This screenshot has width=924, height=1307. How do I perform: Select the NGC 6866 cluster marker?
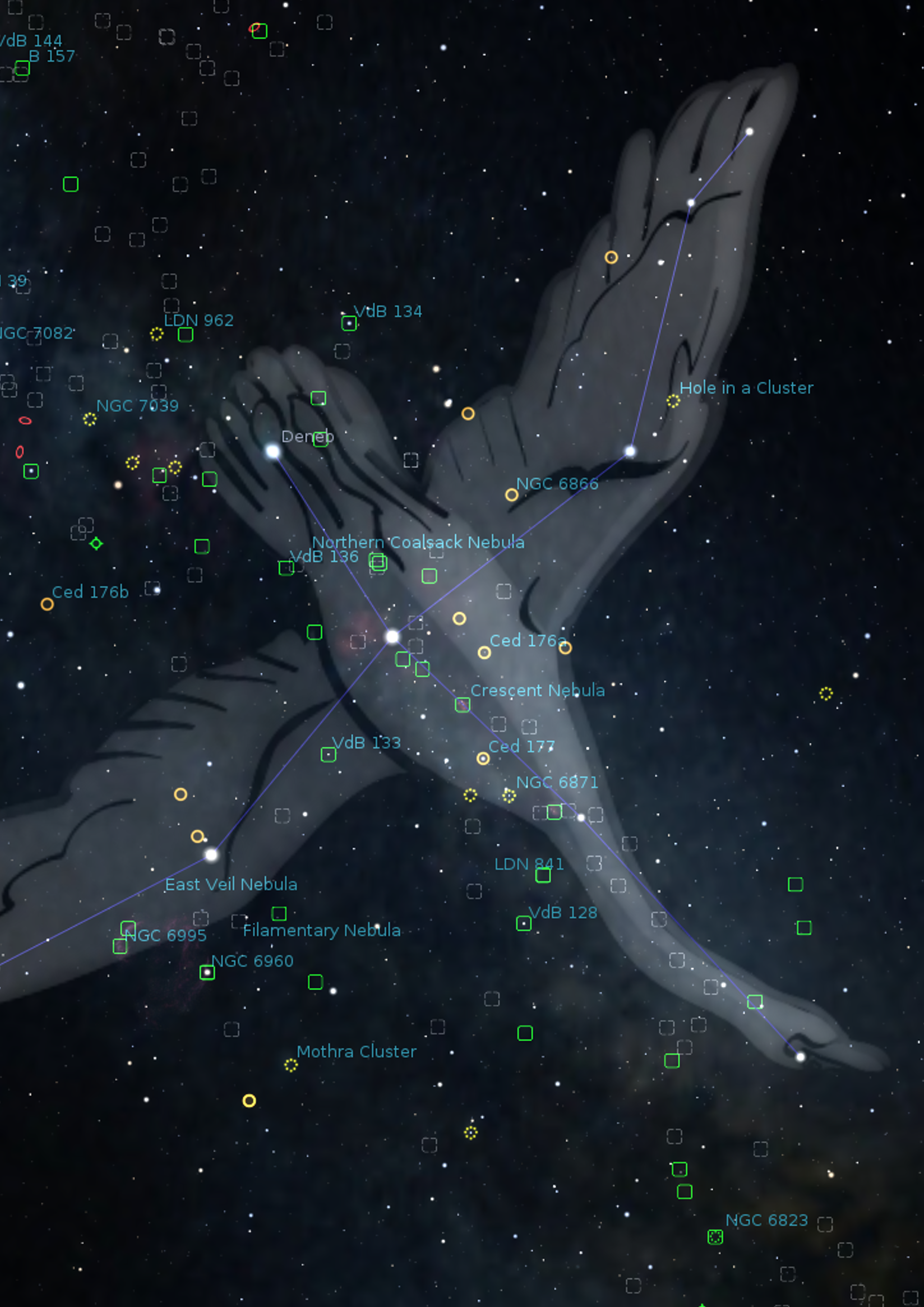pyautogui.click(x=511, y=495)
